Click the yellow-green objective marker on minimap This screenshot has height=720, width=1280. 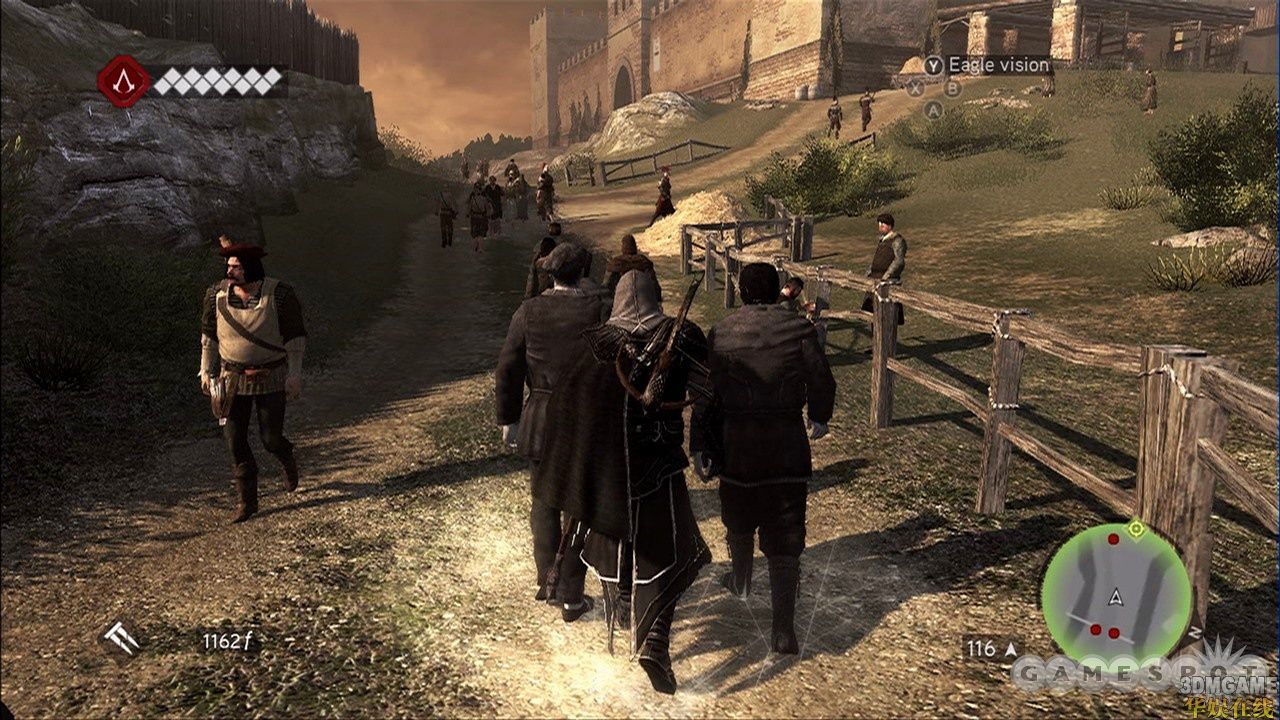pyautogui.click(x=1135, y=527)
